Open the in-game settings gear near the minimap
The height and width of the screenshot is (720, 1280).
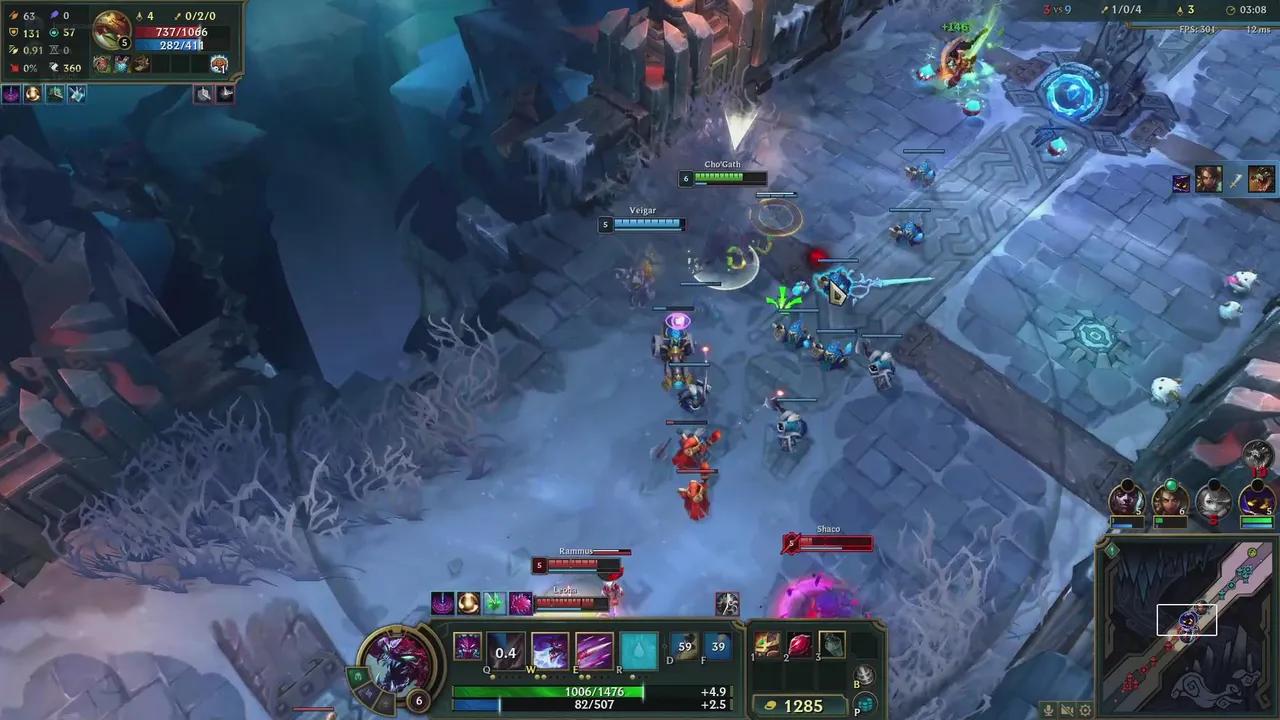(1086, 710)
